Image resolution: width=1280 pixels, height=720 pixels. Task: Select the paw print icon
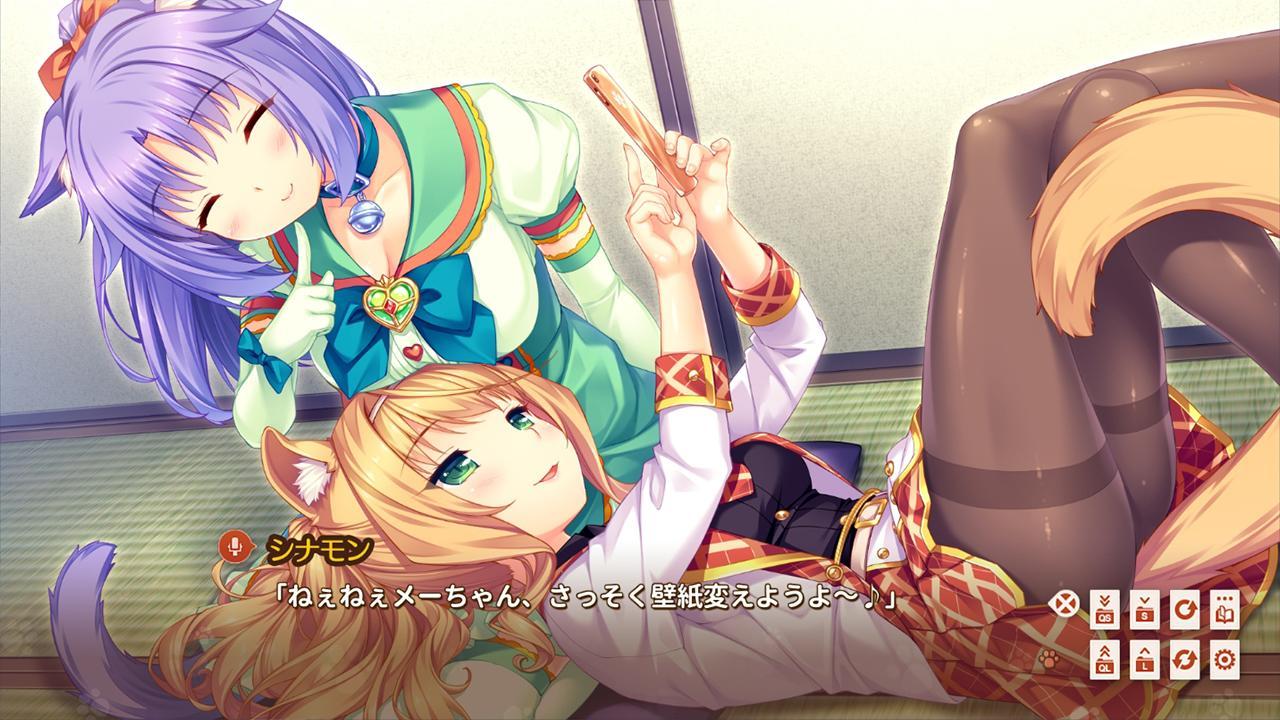pyautogui.click(x=1047, y=660)
